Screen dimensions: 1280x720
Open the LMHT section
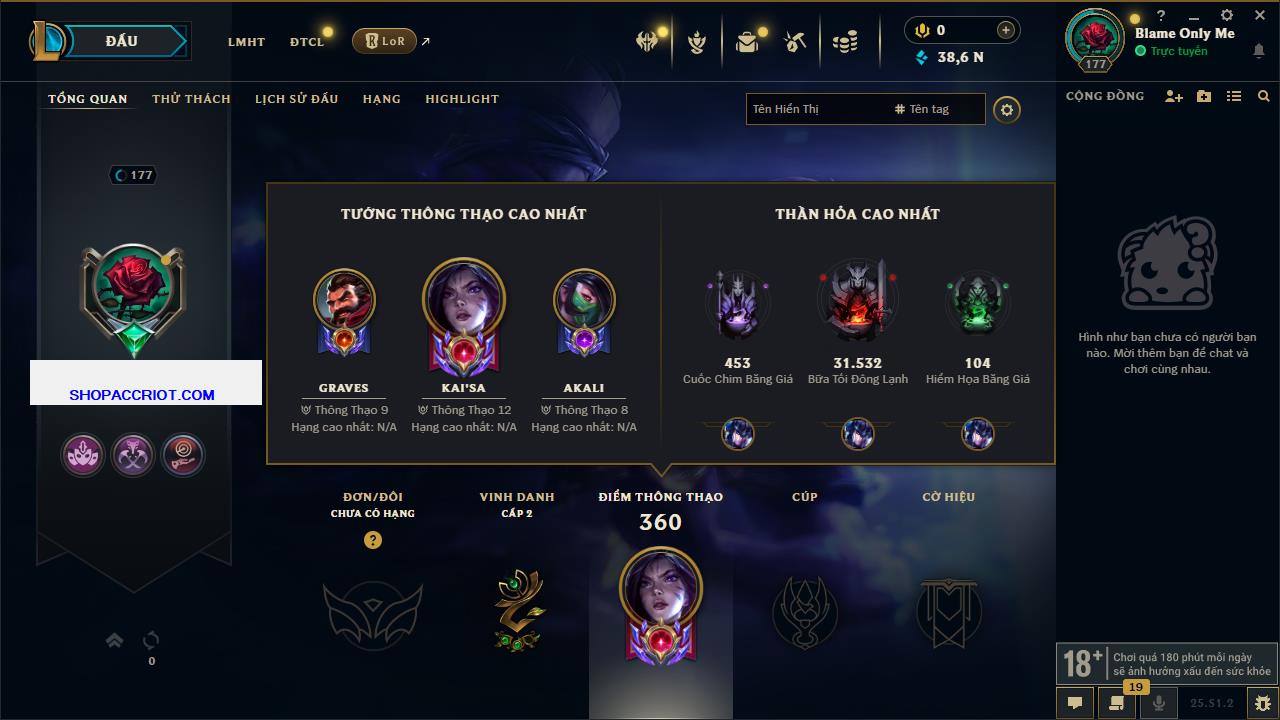(246, 42)
